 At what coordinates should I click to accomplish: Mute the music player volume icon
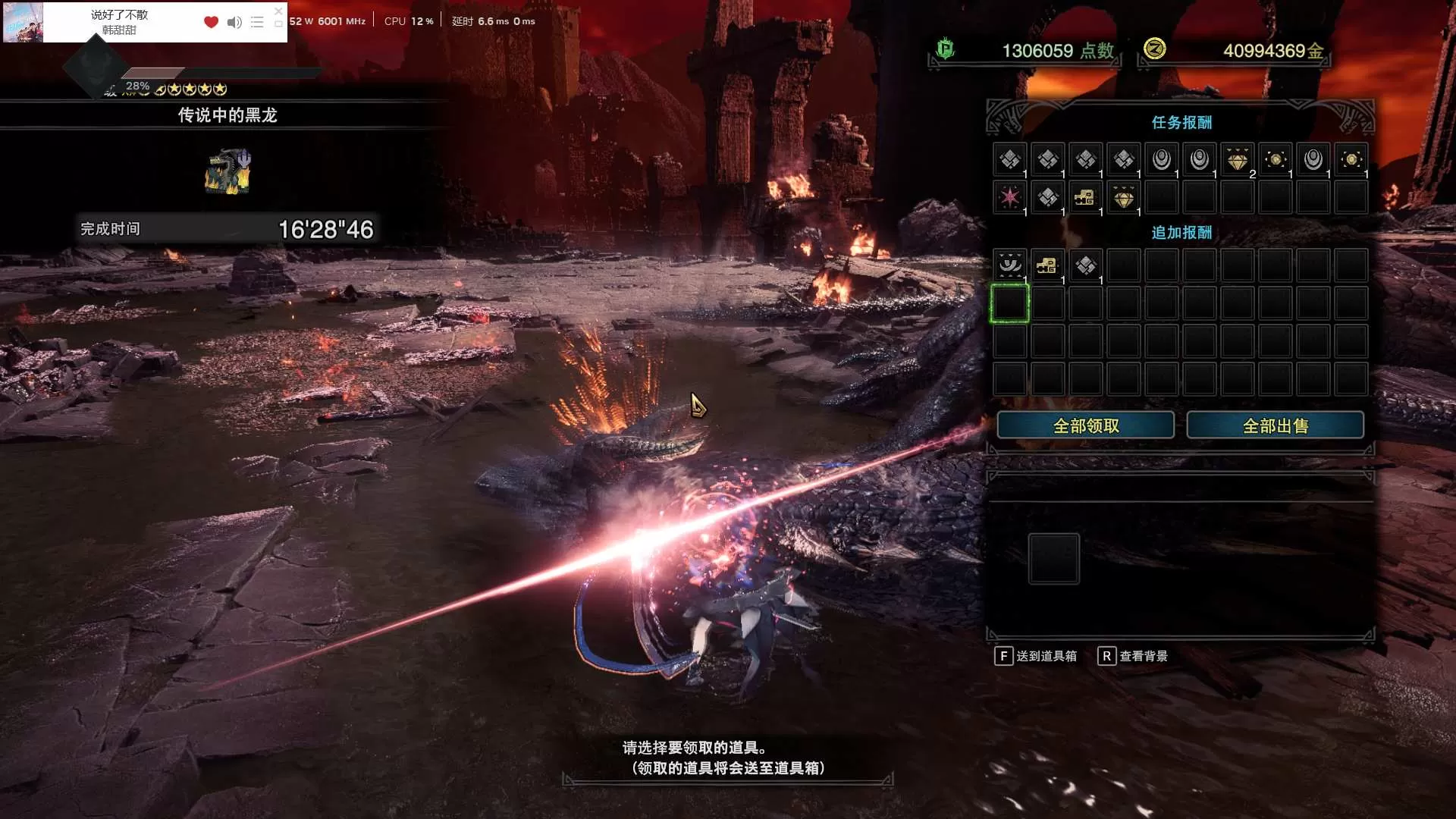(234, 22)
